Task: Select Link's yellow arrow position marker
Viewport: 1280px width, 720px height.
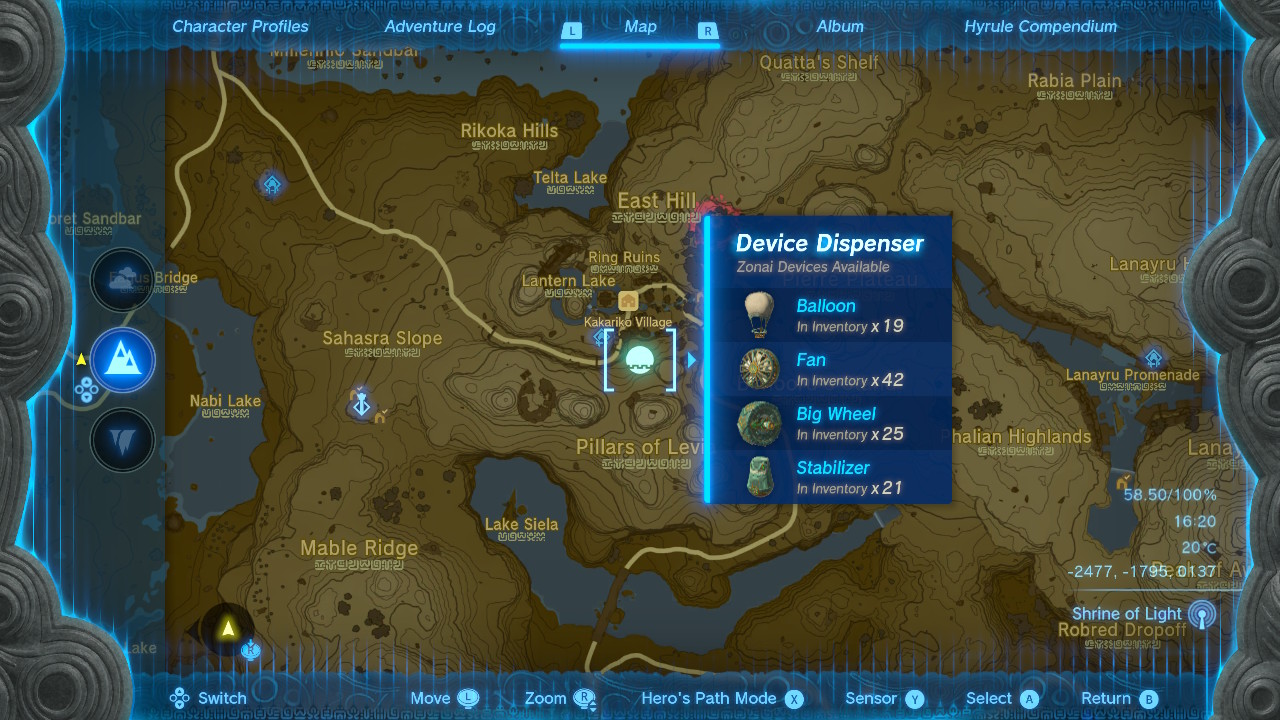Action: click(x=228, y=629)
